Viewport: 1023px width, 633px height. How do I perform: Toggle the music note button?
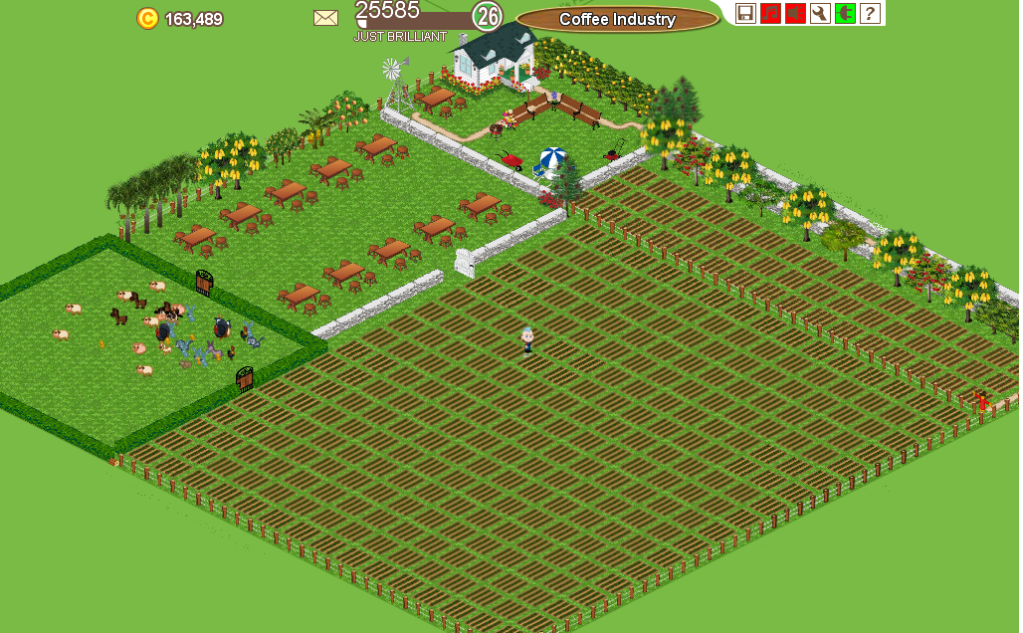tap(770, 13)
